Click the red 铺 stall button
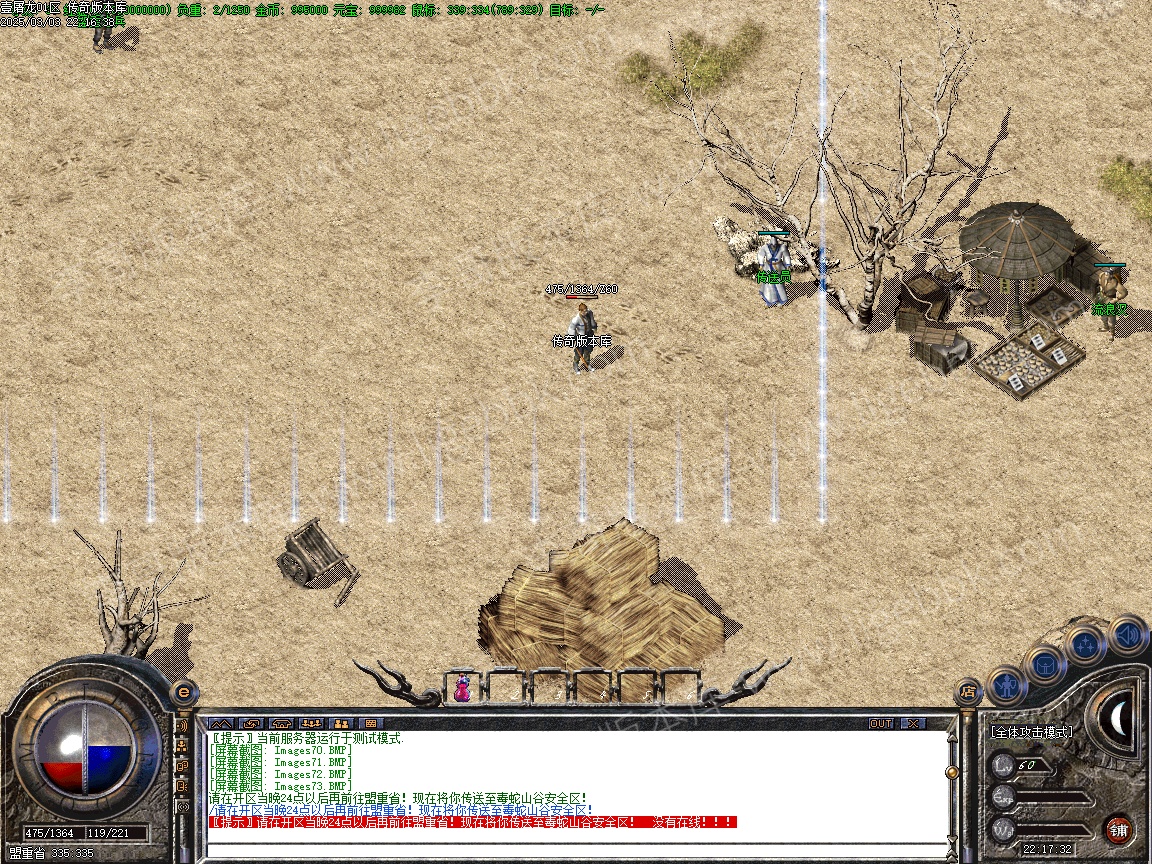 pyautogui.click(x=1118, y=829)
